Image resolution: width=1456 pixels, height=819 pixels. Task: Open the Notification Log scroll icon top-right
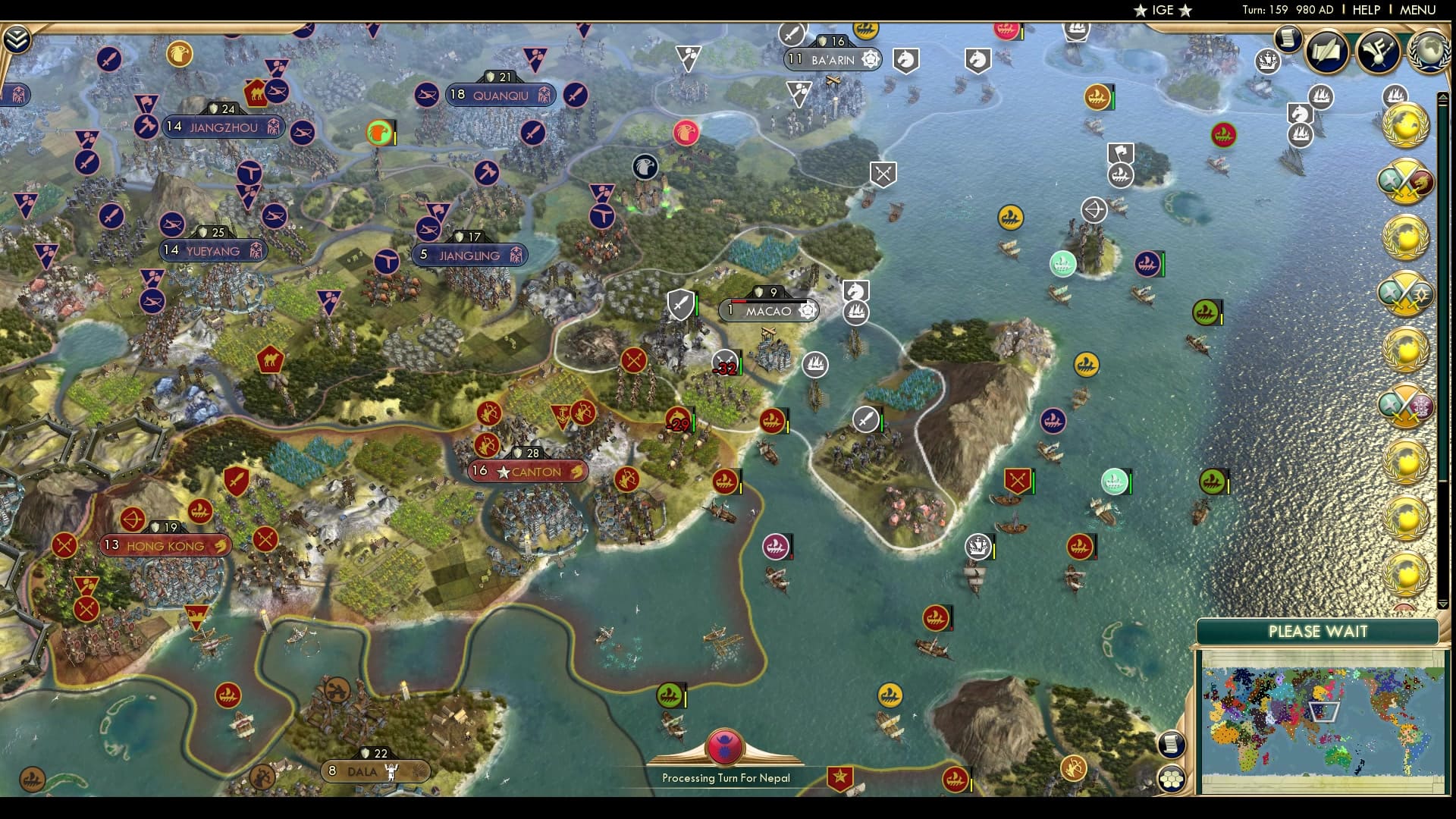tap(1287, 39)
